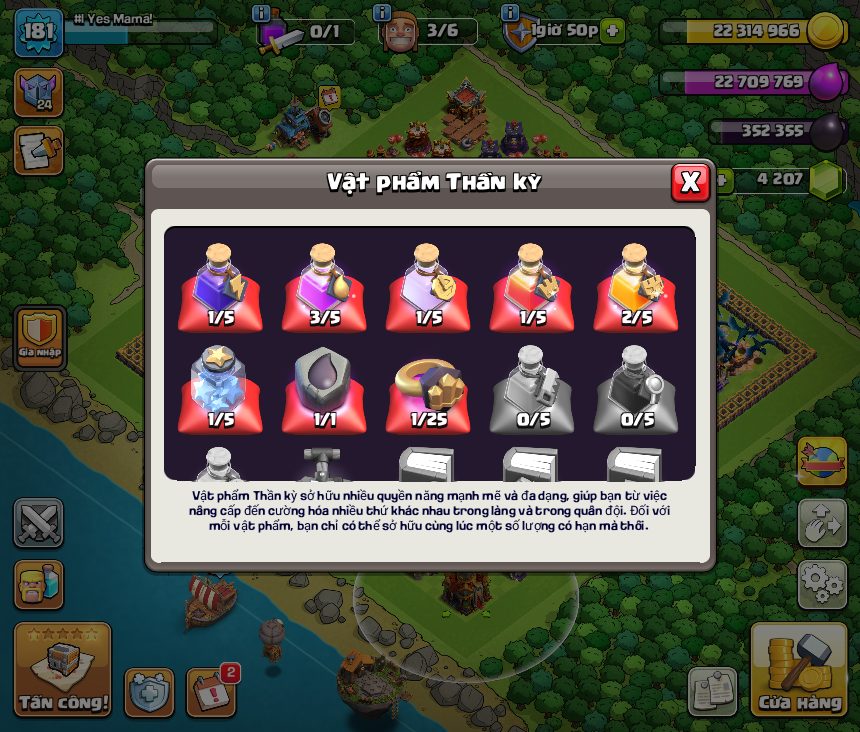This screenshot has height=732, width=860.
Task: Open the crossed swords battle log
Action: pos(39,522)
